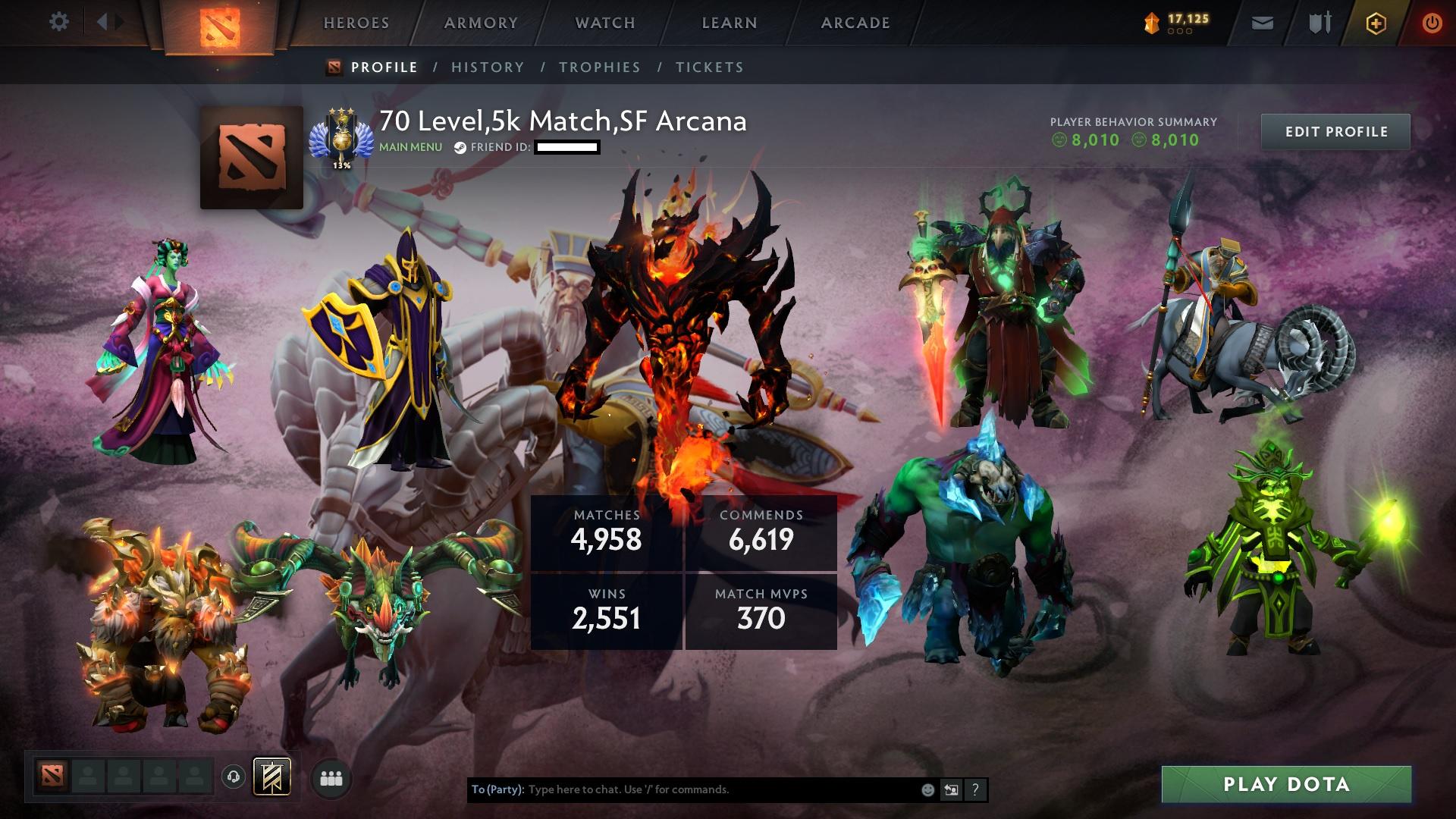Open the settings gear menu
Viewport: 1456px width, 819px height.
click(x=59, y=22)
